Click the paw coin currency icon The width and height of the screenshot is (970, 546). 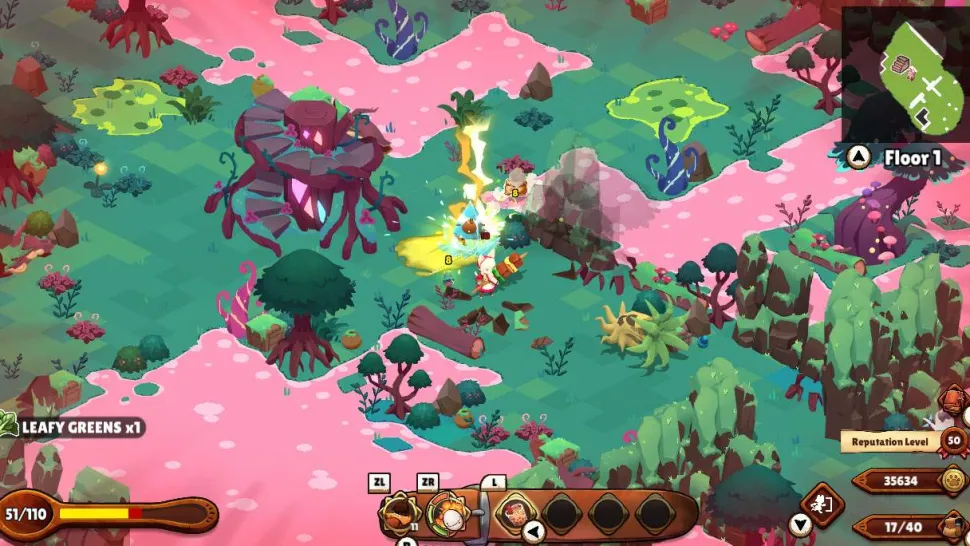[x=954, y=481]
